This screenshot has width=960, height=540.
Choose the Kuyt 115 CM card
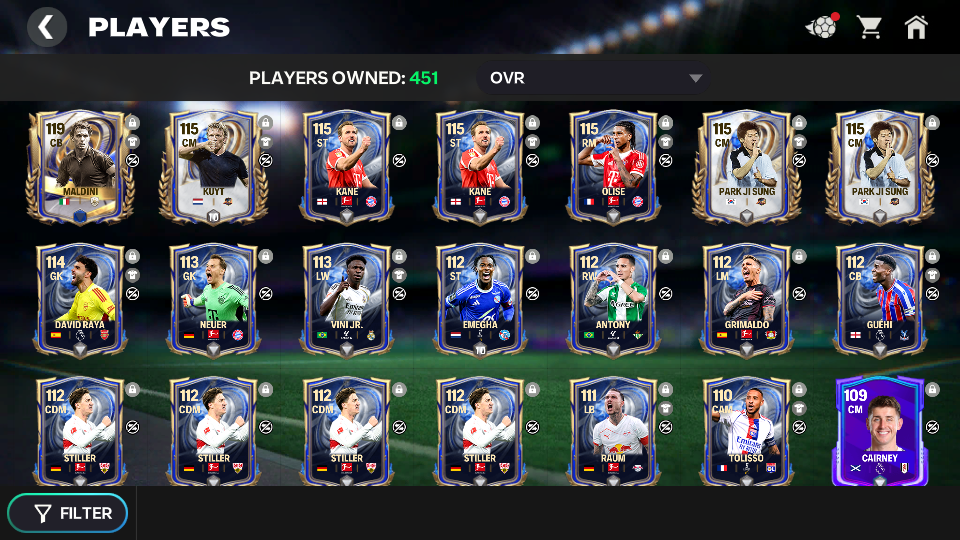(213, 166)
